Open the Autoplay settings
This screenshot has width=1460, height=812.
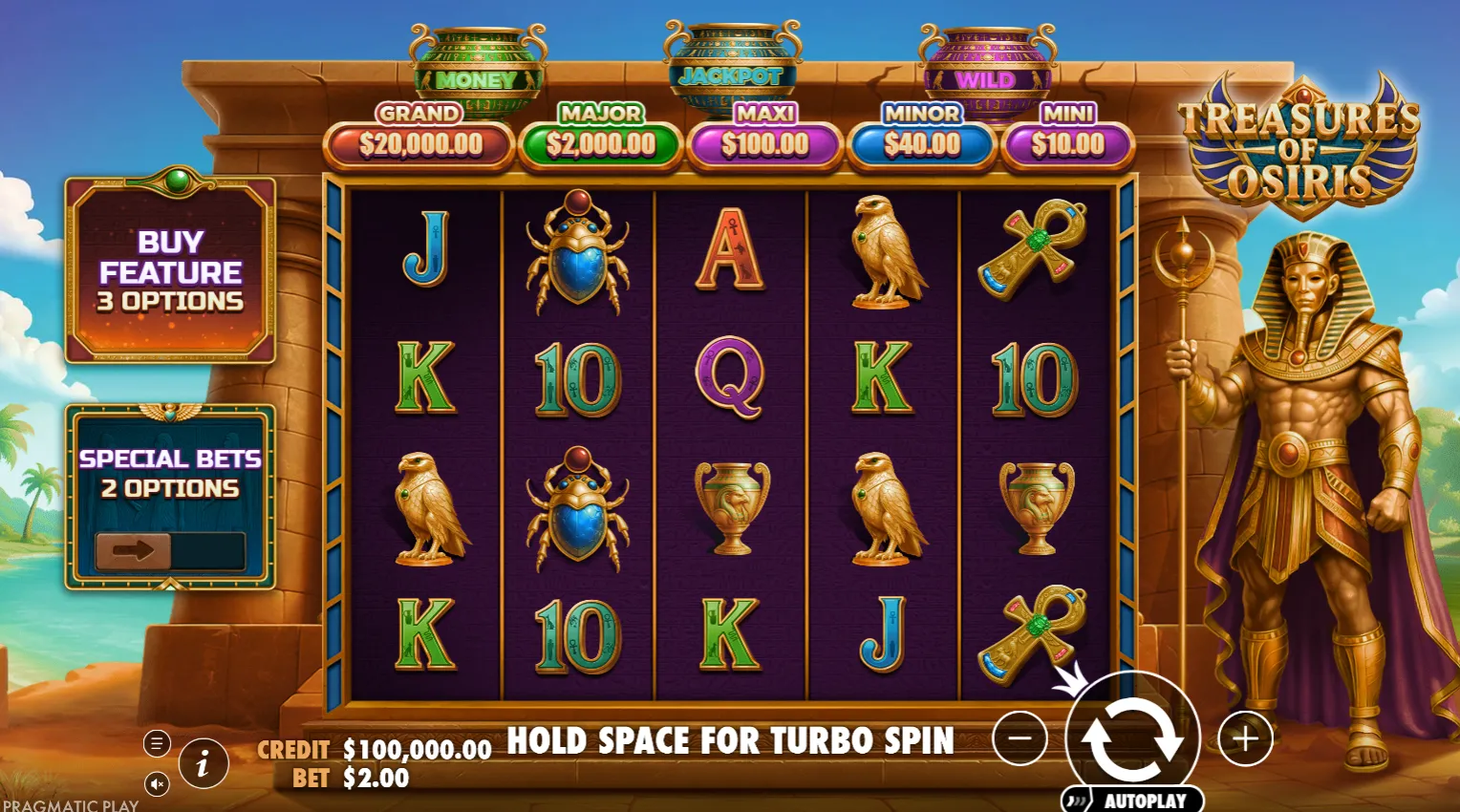point(1134,801)
